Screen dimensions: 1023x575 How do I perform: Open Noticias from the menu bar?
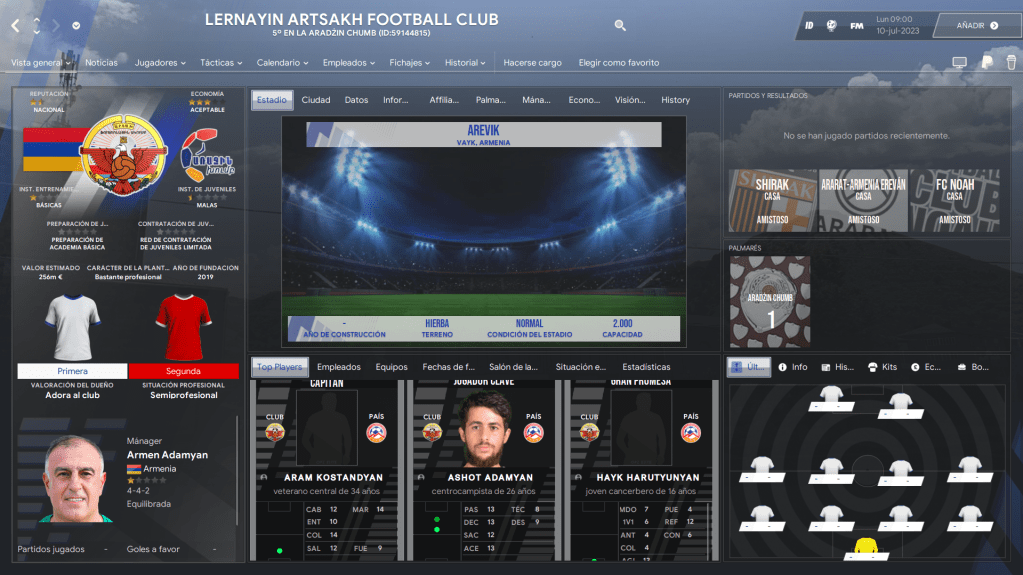101,63
